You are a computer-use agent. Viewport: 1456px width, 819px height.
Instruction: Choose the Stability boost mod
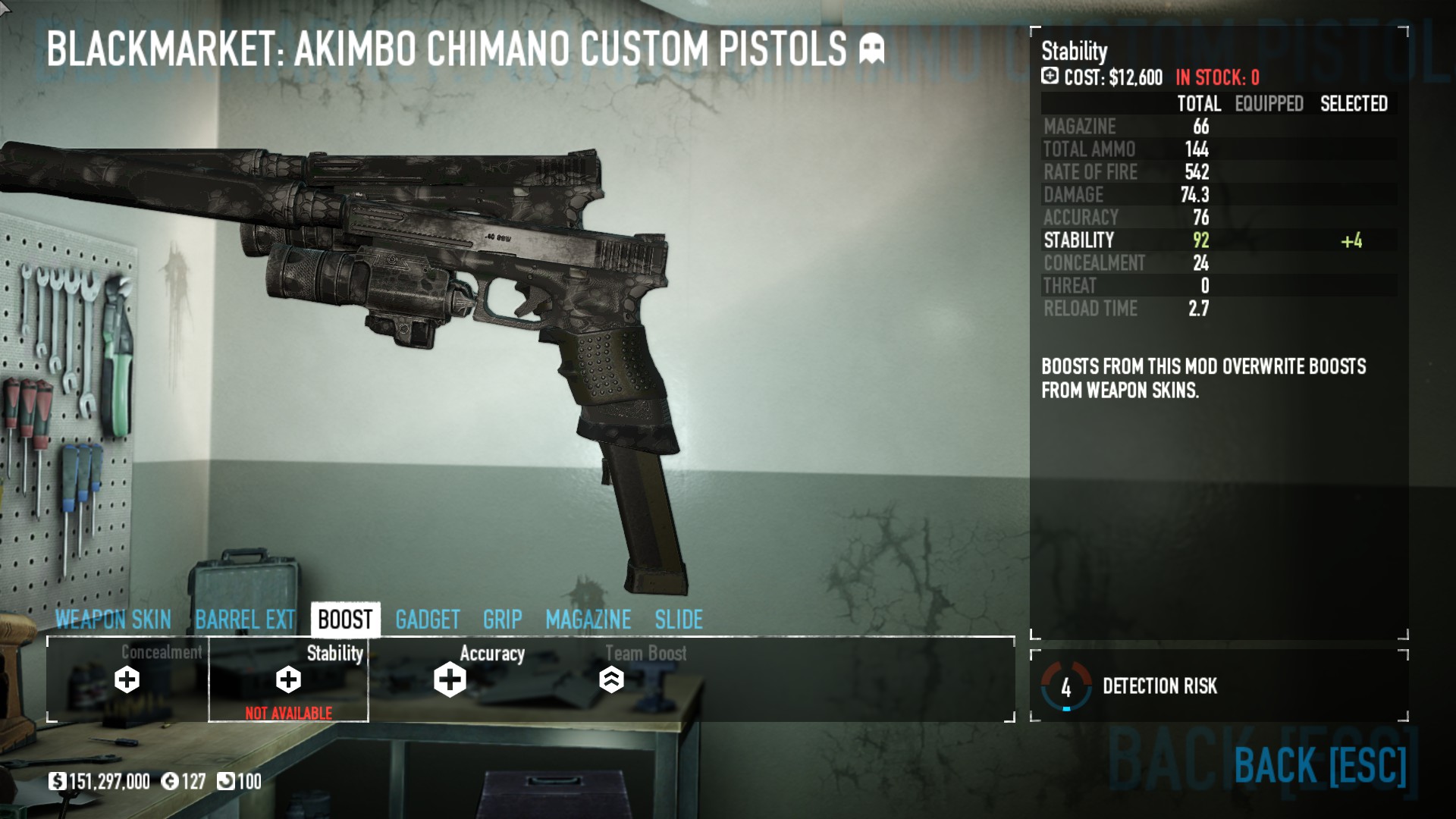coord(288,679)
